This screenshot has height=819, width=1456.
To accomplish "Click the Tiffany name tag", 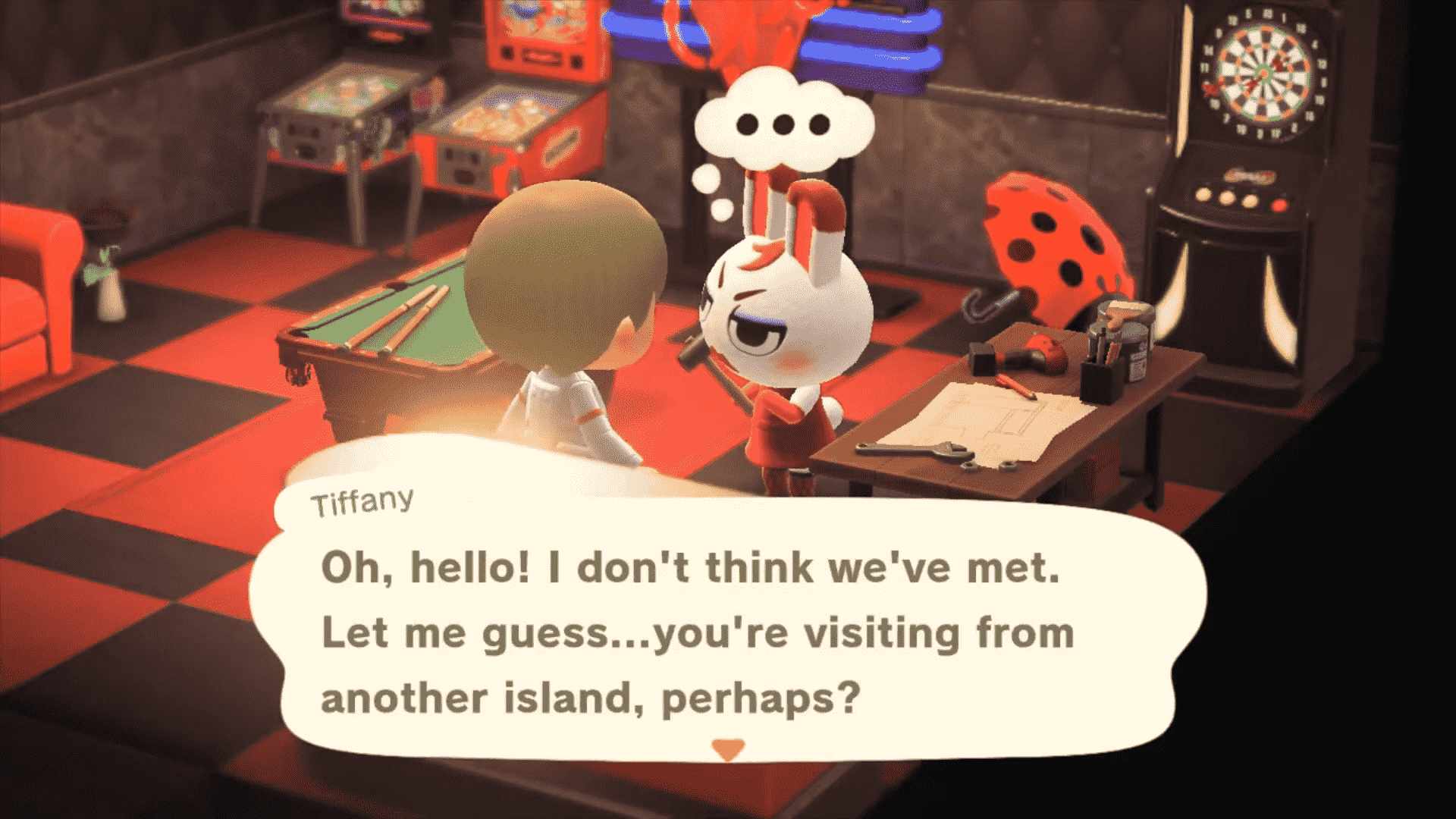I will coord(362,500).
